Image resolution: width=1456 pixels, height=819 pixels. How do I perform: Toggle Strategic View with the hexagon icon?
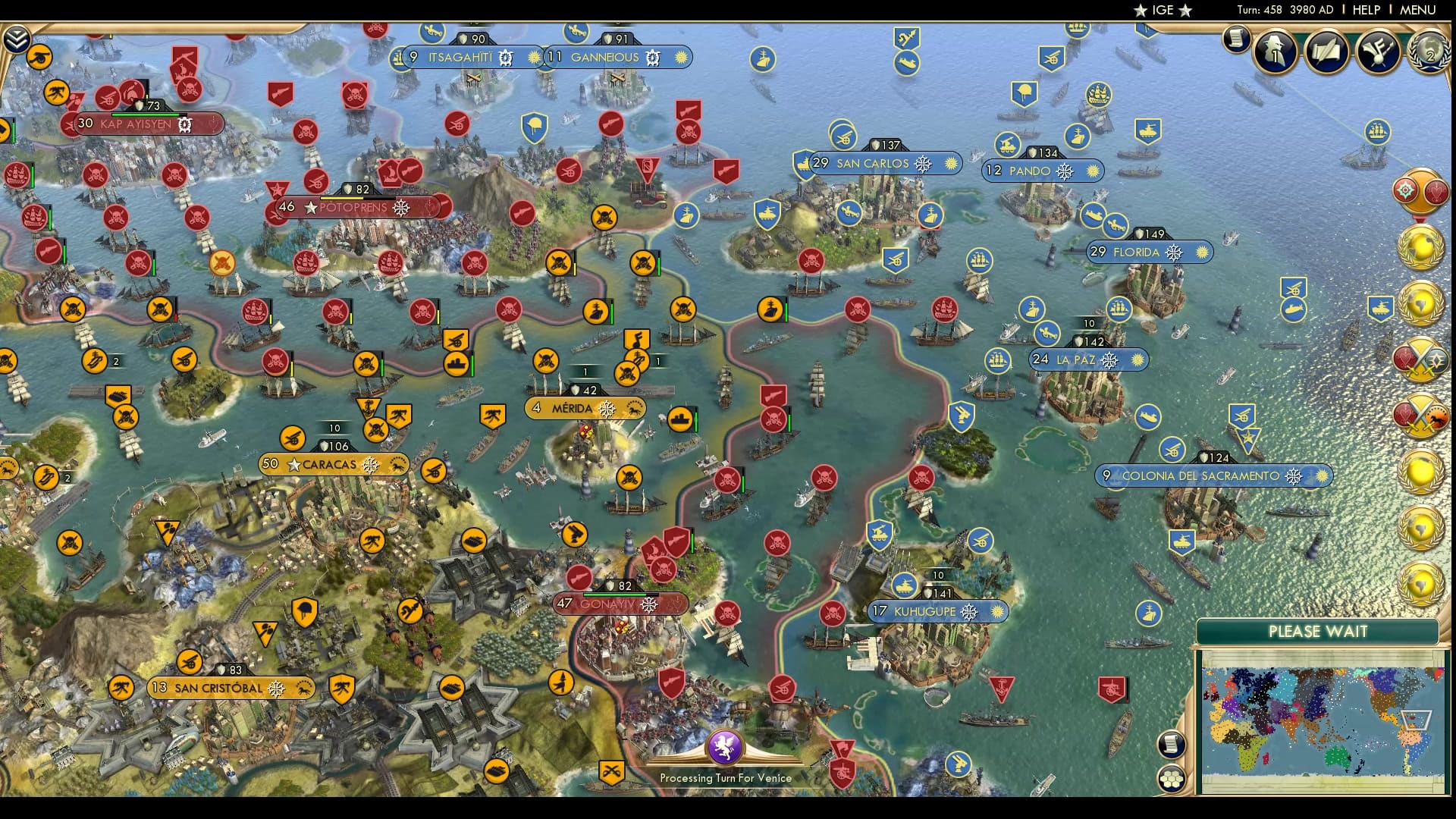(1170, 777)
